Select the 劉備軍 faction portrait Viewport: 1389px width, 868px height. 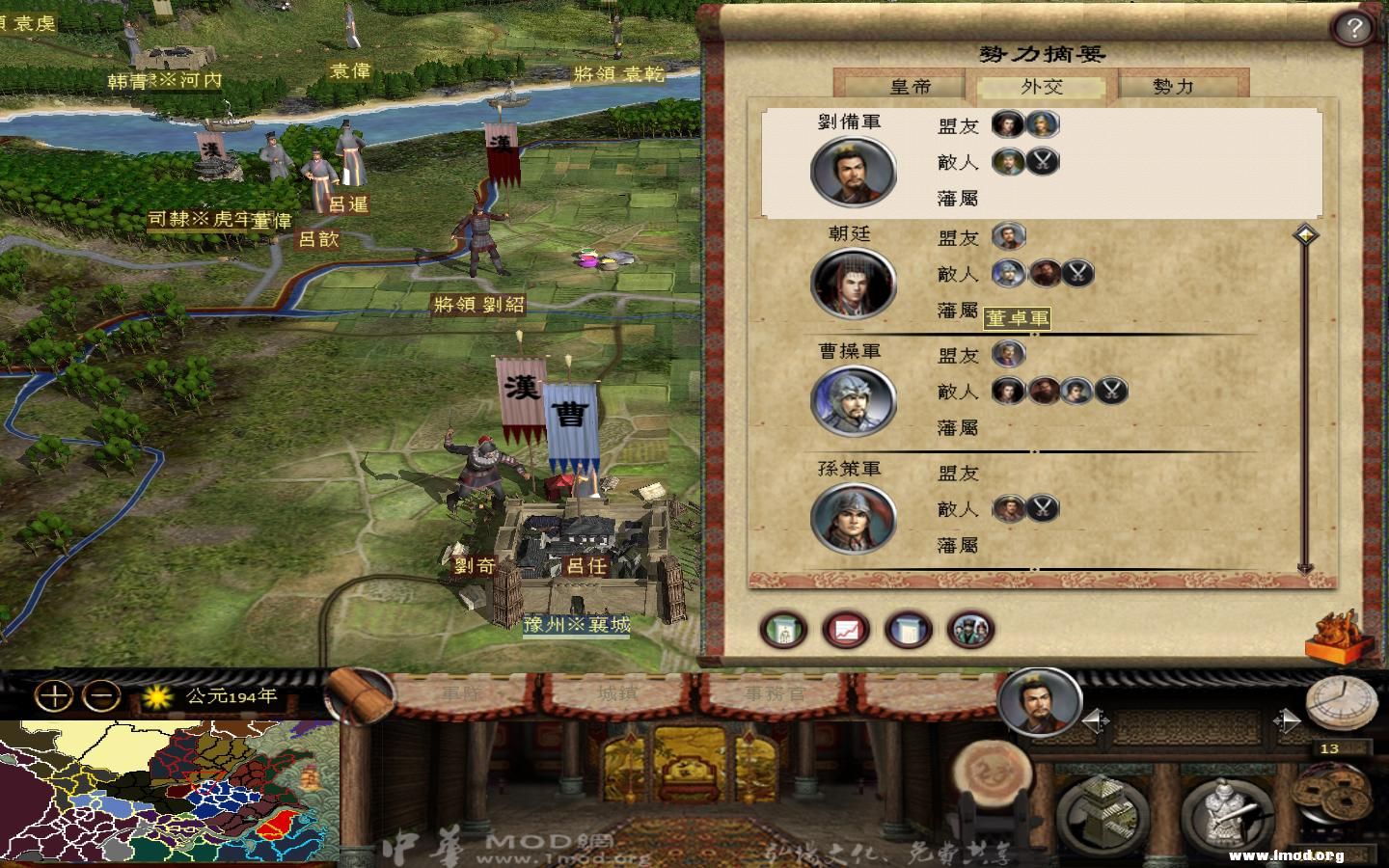[854, 173]
